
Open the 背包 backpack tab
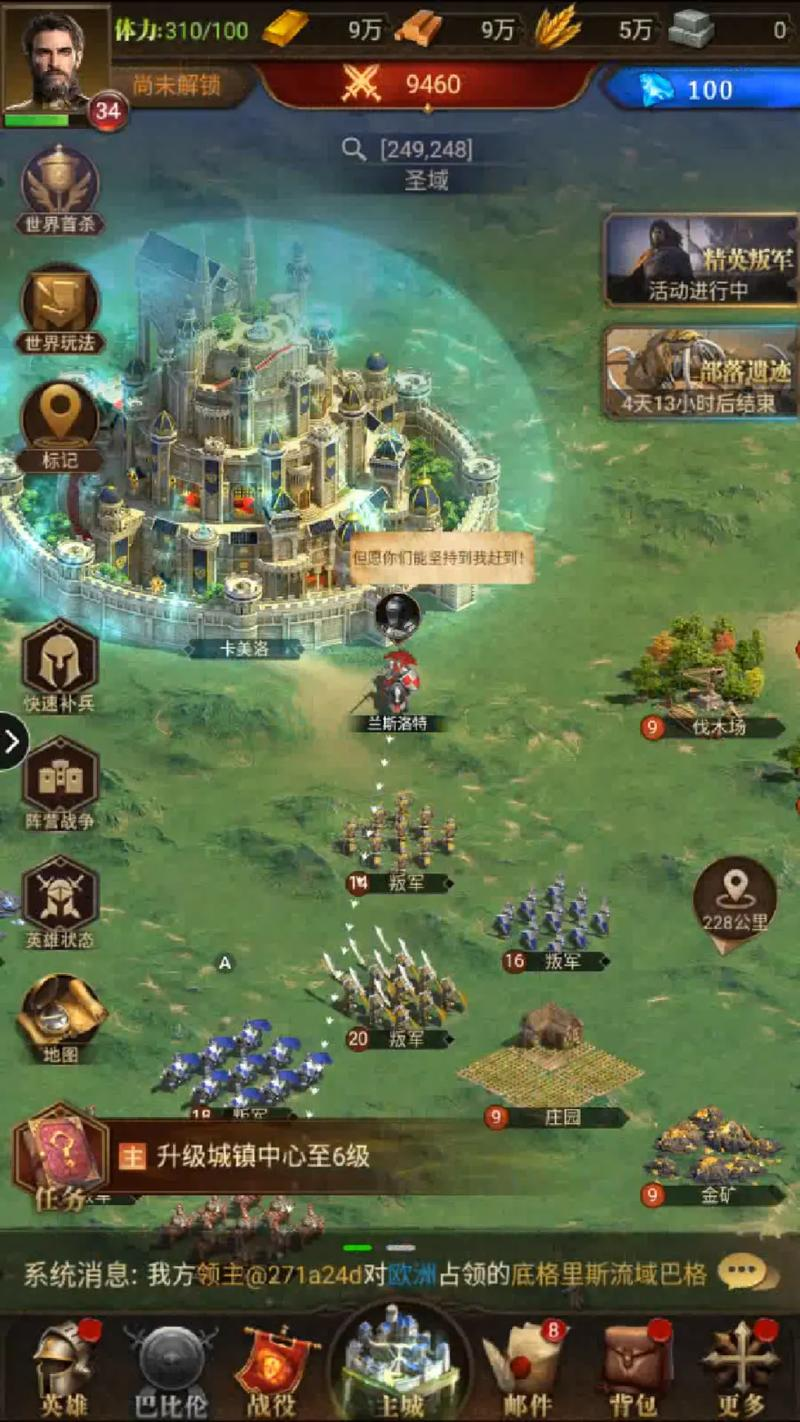click(632, 1367)
